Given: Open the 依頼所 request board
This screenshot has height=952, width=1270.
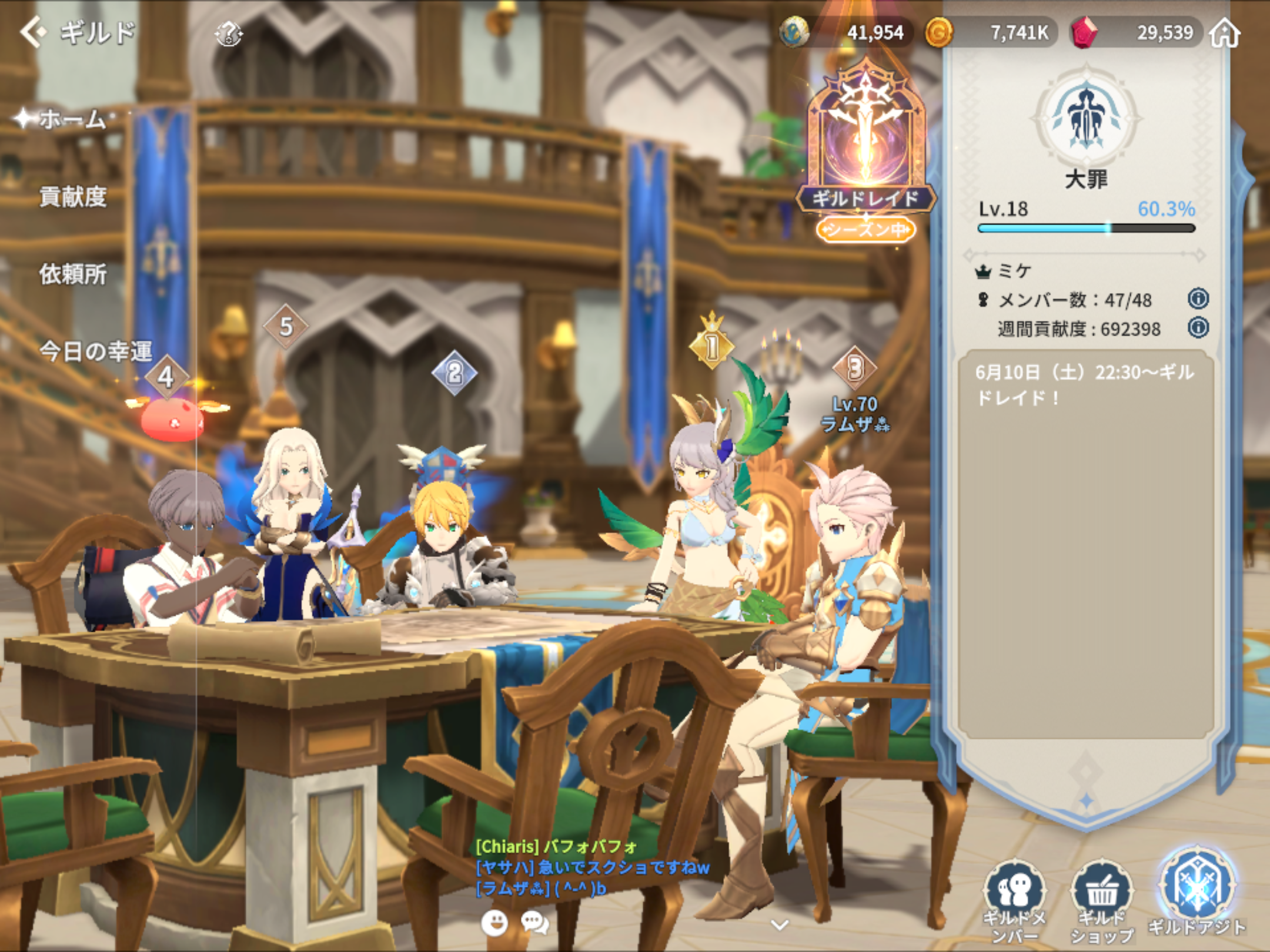Looking at the screenshot, I should tap(73, 274).
